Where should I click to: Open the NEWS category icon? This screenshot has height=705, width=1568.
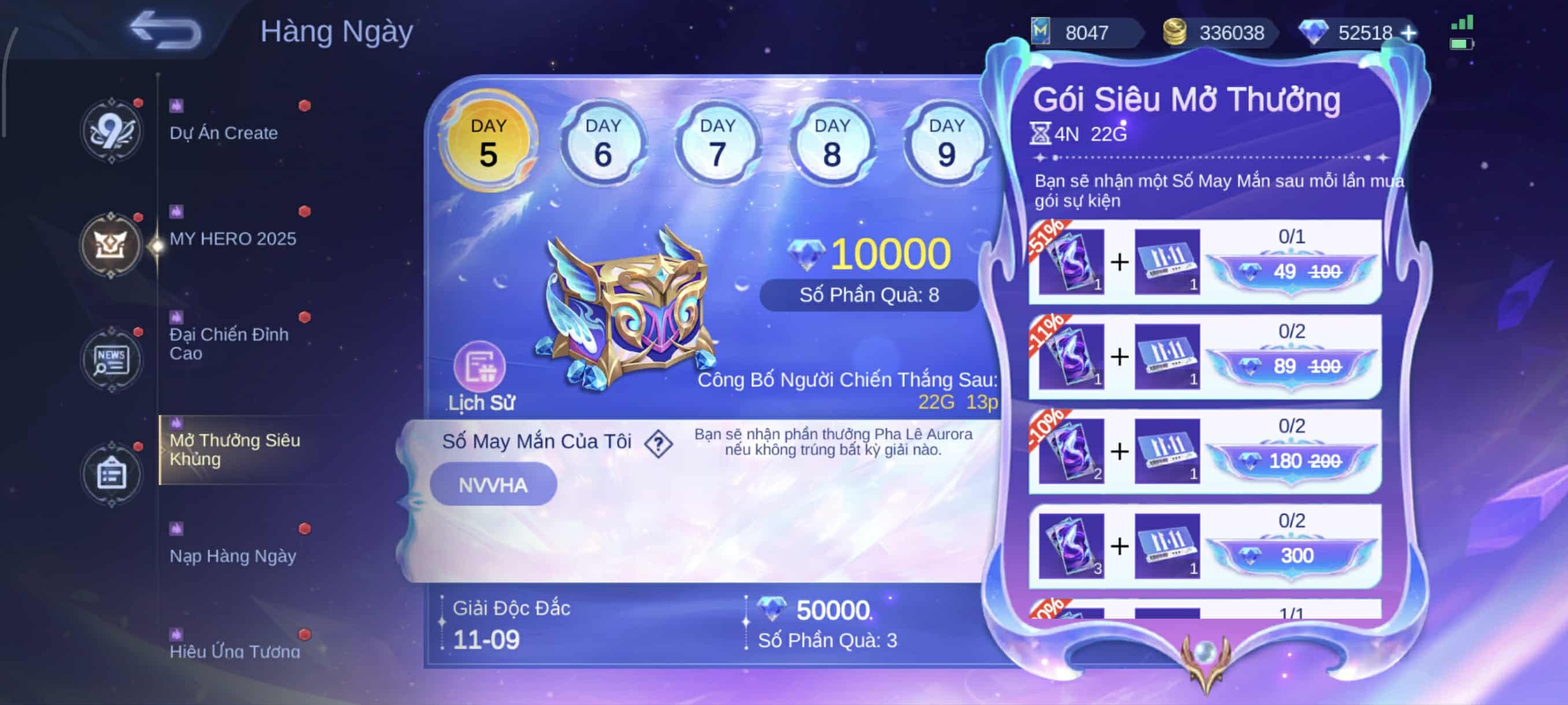point(111,360)
